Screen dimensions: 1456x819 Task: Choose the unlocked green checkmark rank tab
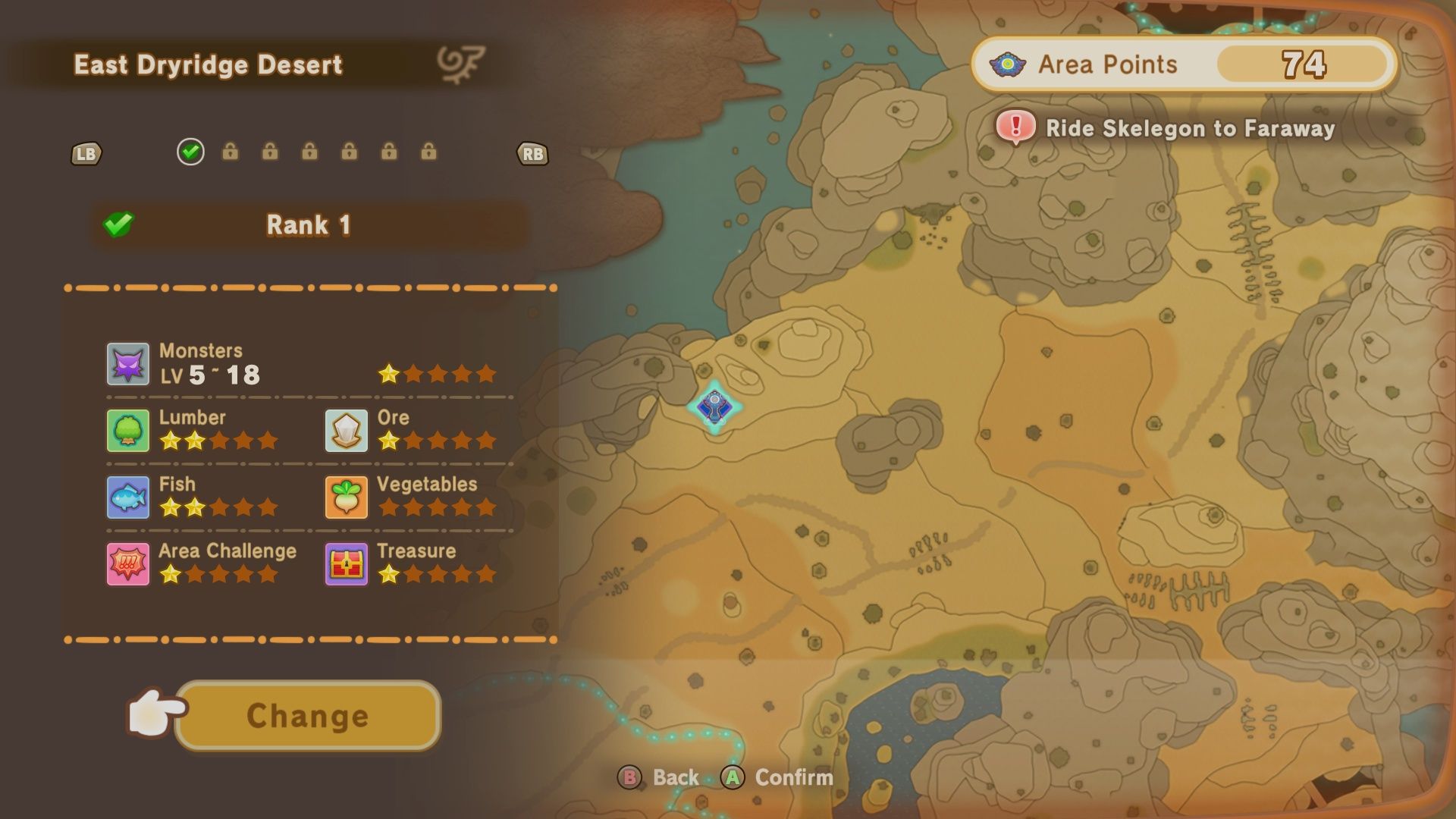[190, 152]
